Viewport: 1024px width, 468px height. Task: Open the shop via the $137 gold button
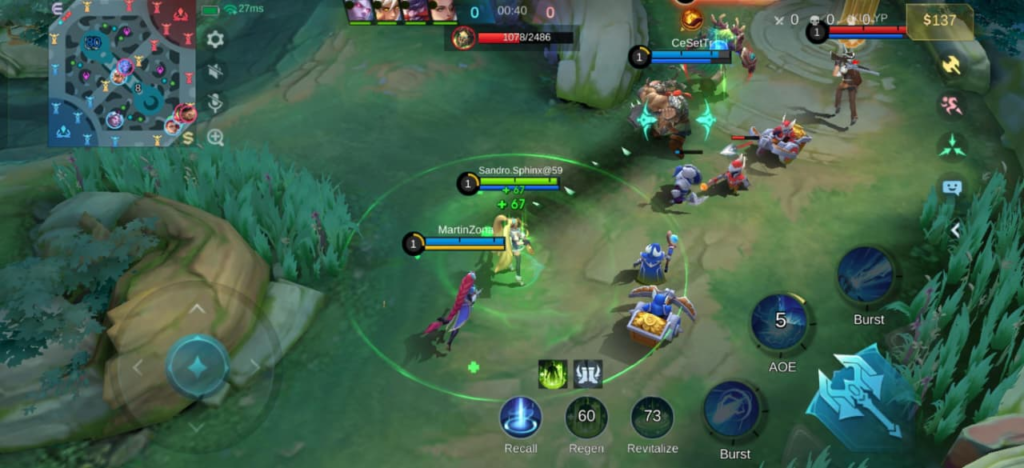(x=940, y=21)
